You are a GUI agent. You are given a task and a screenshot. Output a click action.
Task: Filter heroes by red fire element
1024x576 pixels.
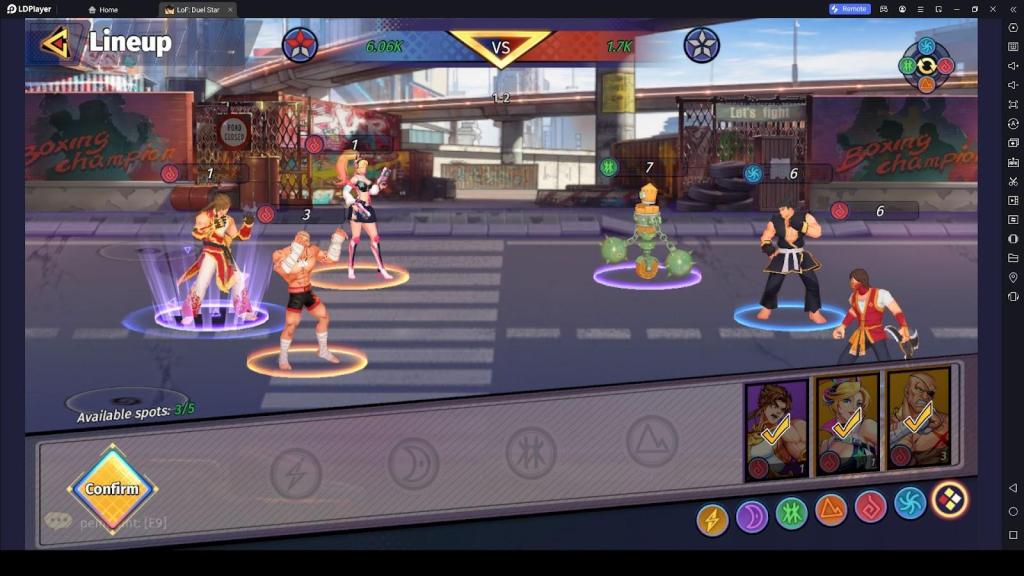pyautogui.click(x=870, y=506)
